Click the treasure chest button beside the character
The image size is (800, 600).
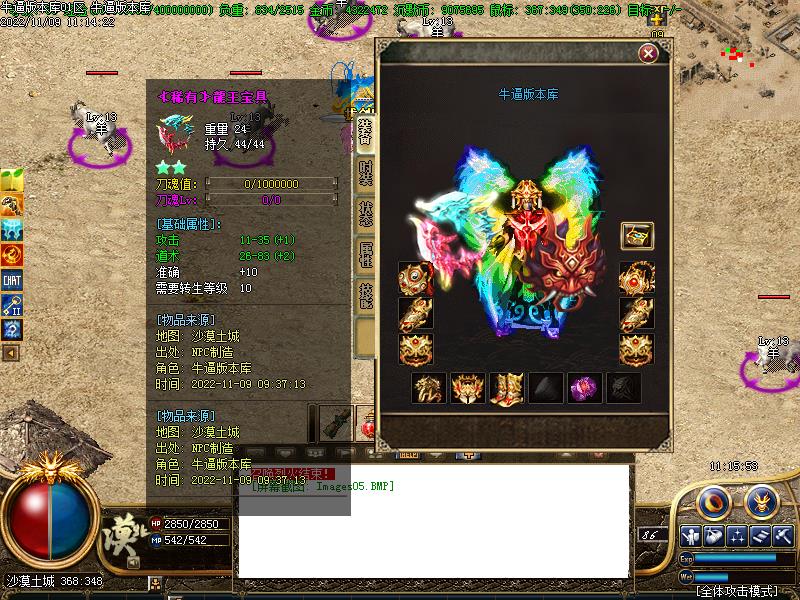637,236
